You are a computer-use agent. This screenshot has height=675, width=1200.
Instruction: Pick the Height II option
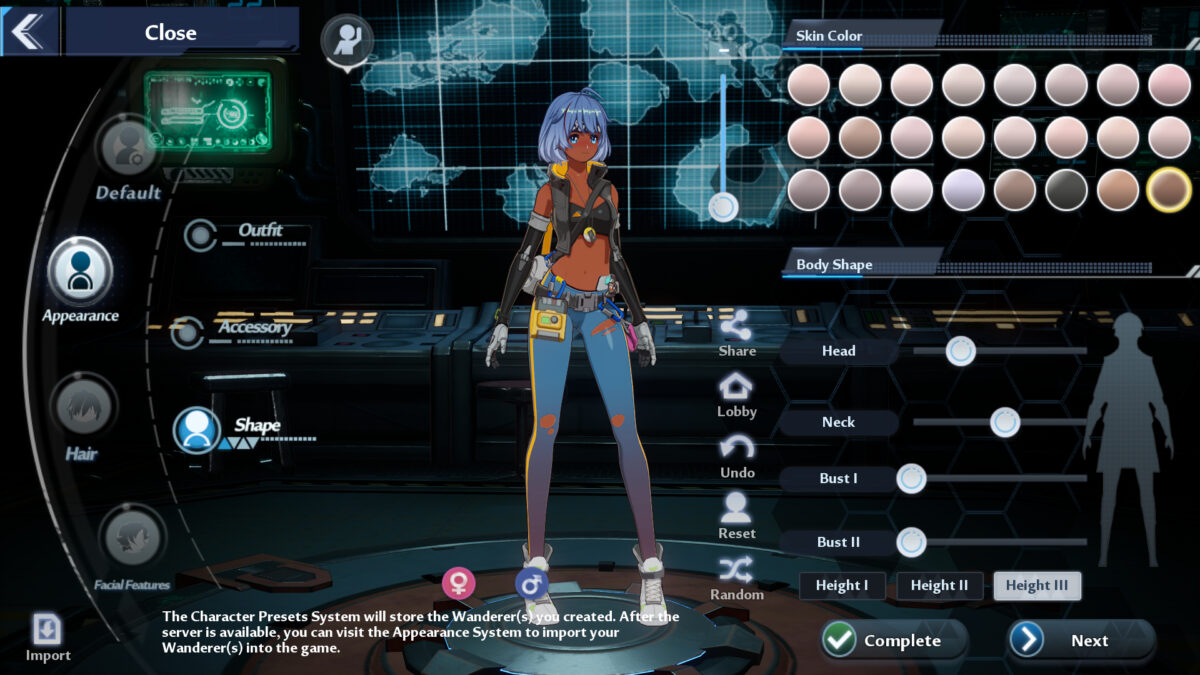click(939, 586)
